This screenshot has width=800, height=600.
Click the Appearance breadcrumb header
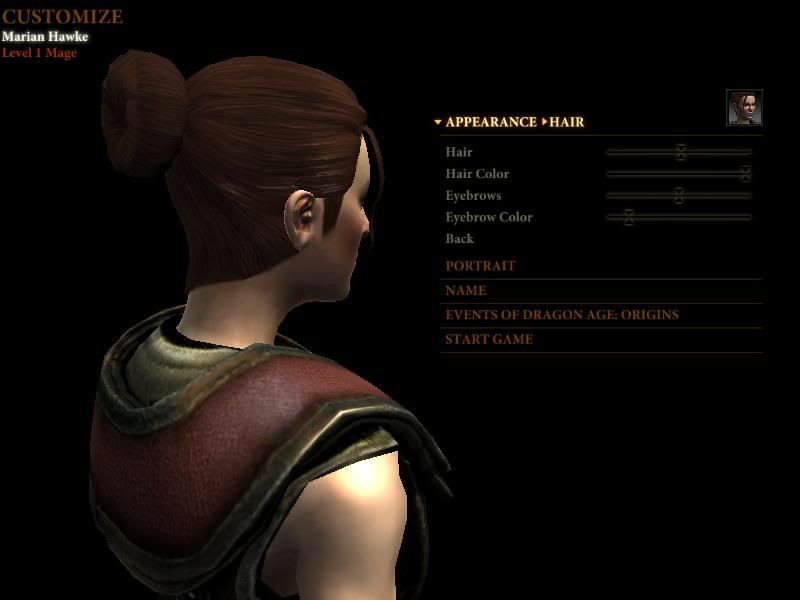[491, 122]
